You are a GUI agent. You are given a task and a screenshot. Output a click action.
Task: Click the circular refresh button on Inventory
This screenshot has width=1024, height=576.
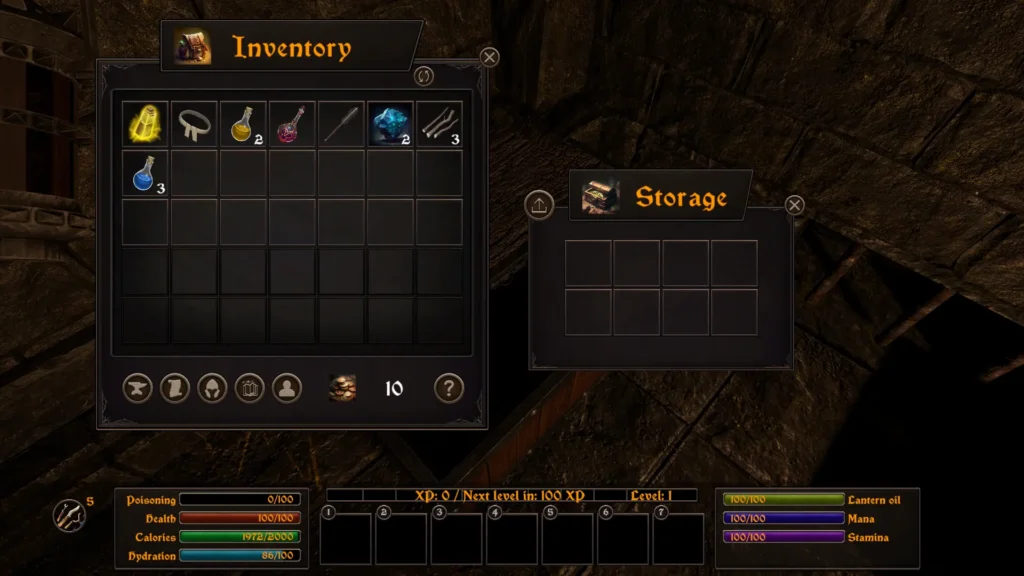(x=424, y=76)
